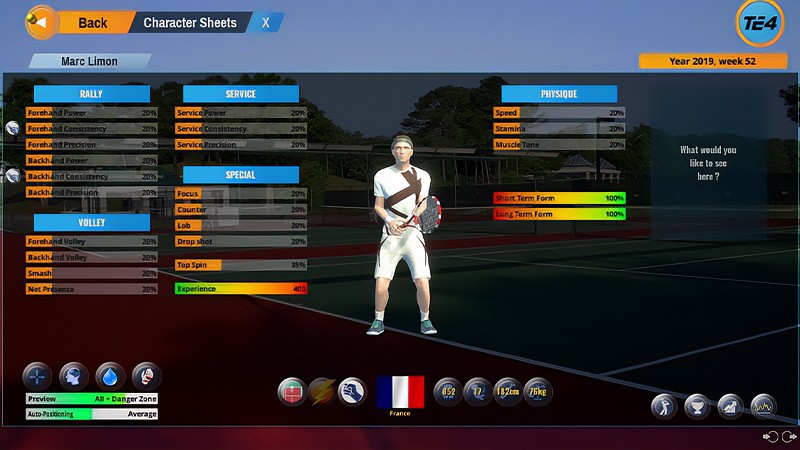Adjust the Net Presence volley bar
Viewport: 800px width, 450px height.
tap(91, 289)
